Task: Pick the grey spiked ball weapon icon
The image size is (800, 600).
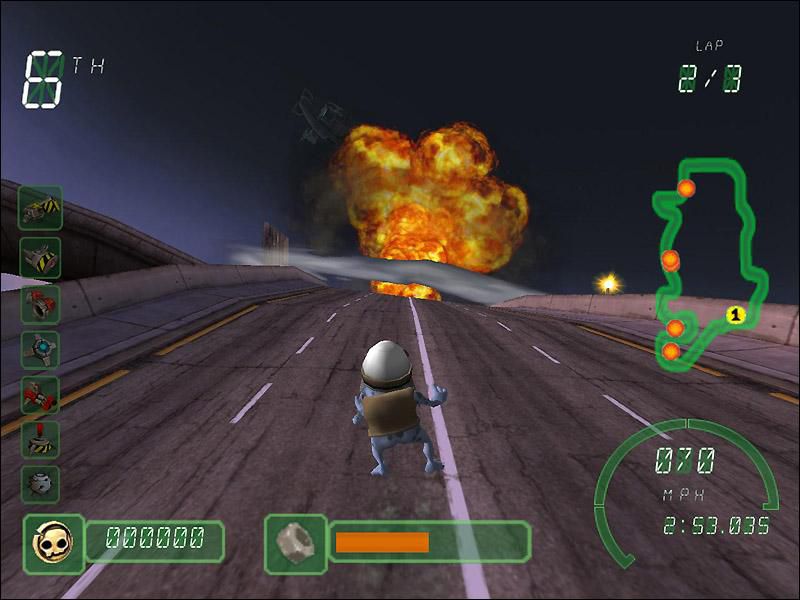Action: click(41, 484)
